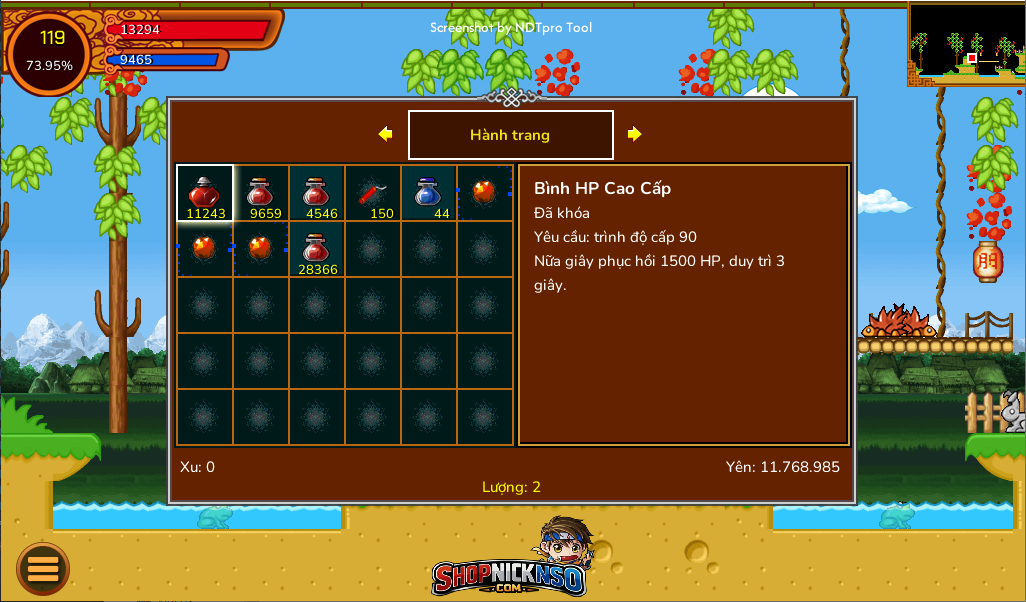Select the red firecracker stack of 150
1026x602 pixels.
click(373, 193)
